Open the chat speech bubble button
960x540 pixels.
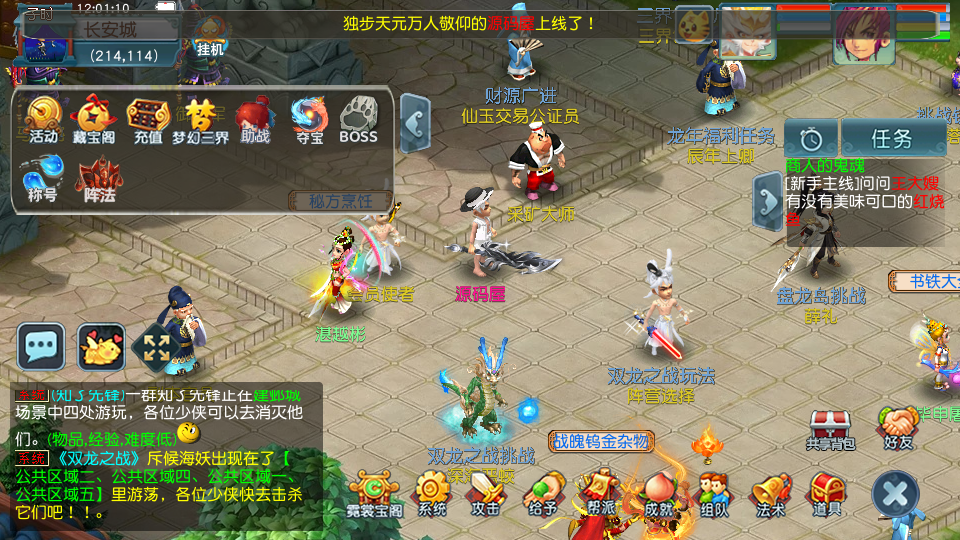pyautogui.click(x=41, y=347)
